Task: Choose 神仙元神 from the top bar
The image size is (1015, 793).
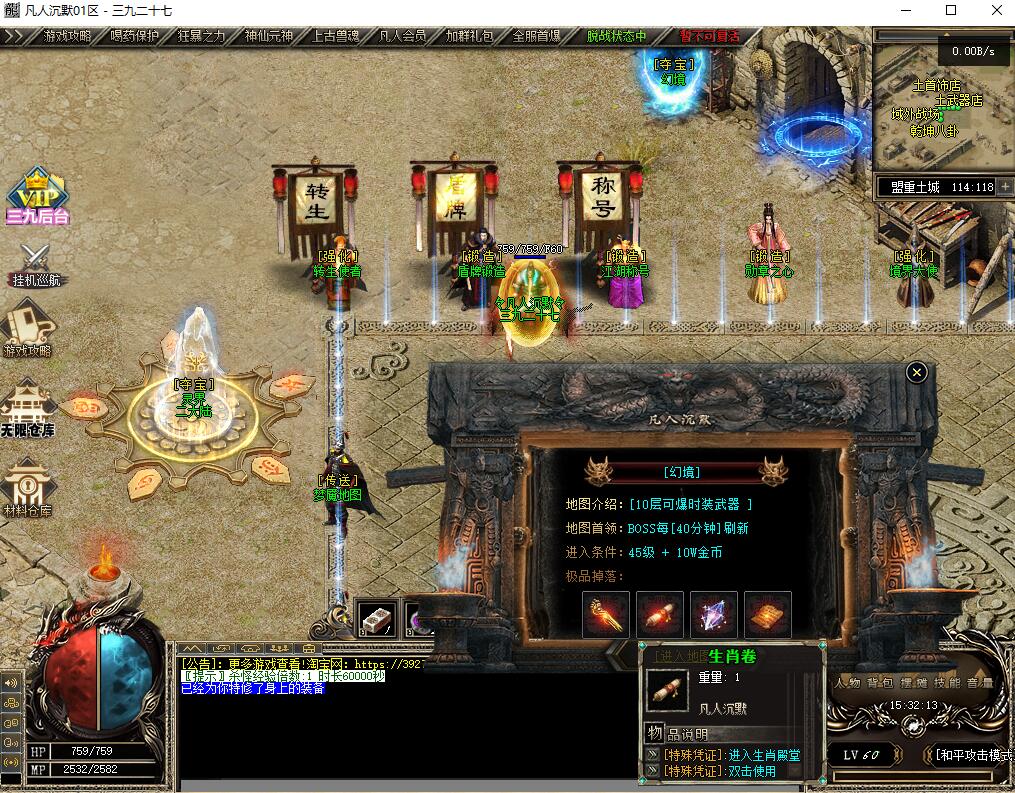Action: [x=268, y=36]
